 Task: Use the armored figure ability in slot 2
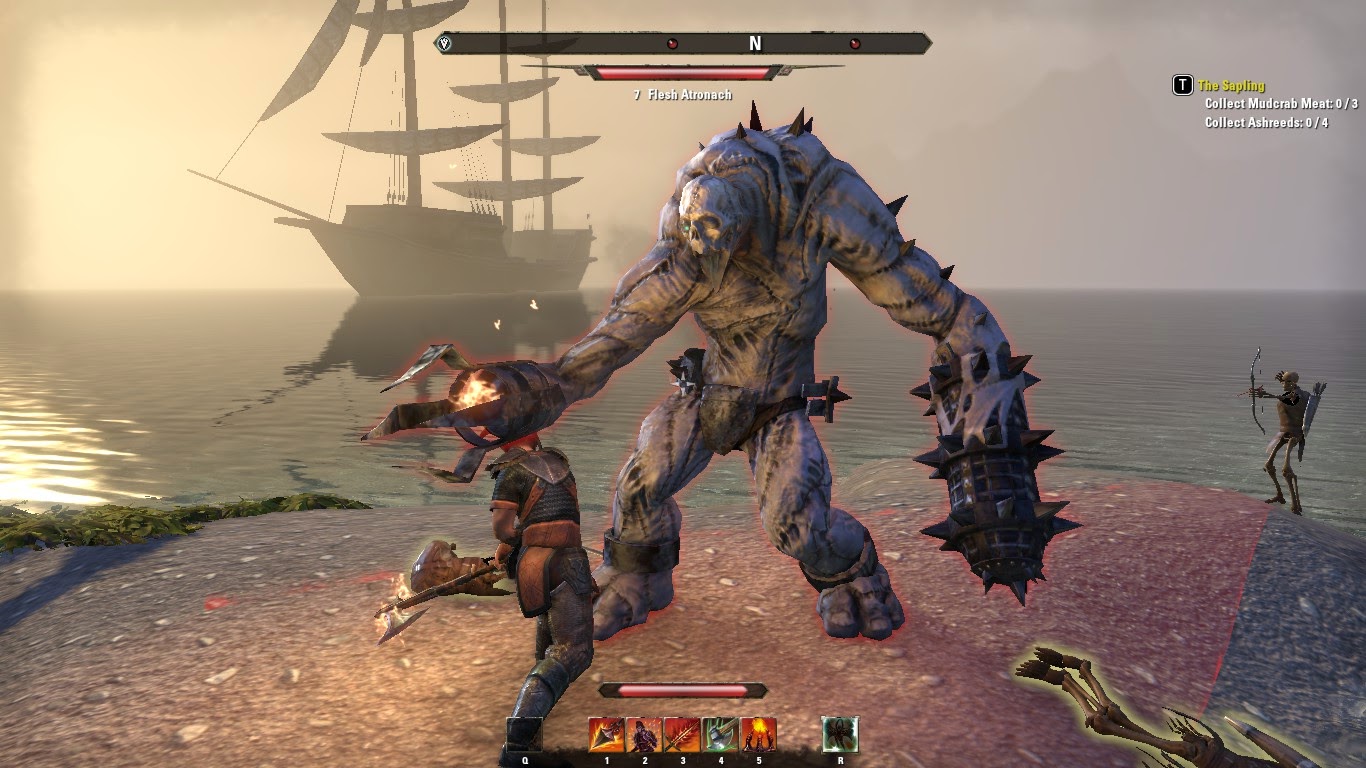644,735
